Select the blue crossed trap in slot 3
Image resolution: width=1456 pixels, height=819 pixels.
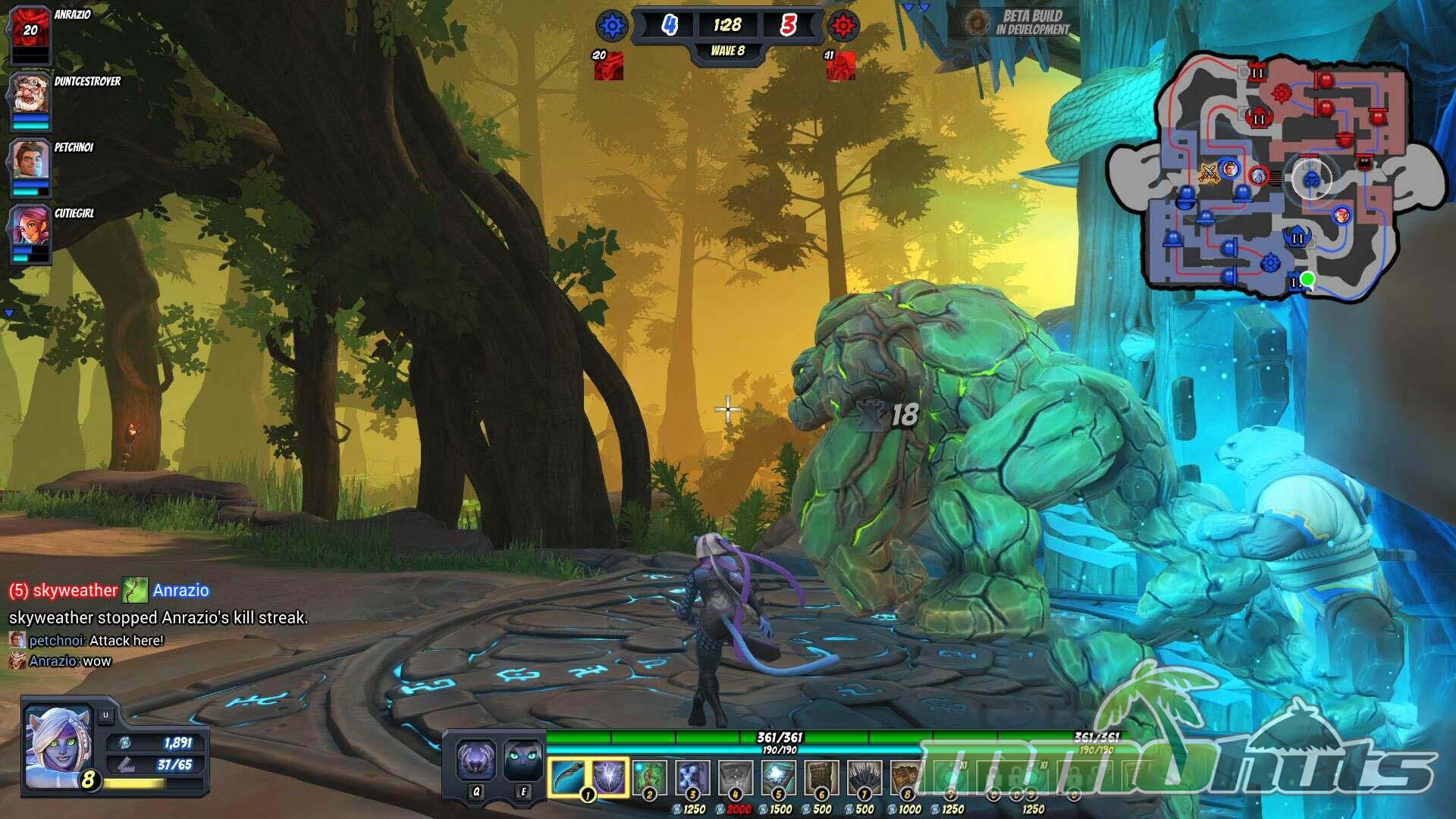pyautogui.click(x=692, y=778)
